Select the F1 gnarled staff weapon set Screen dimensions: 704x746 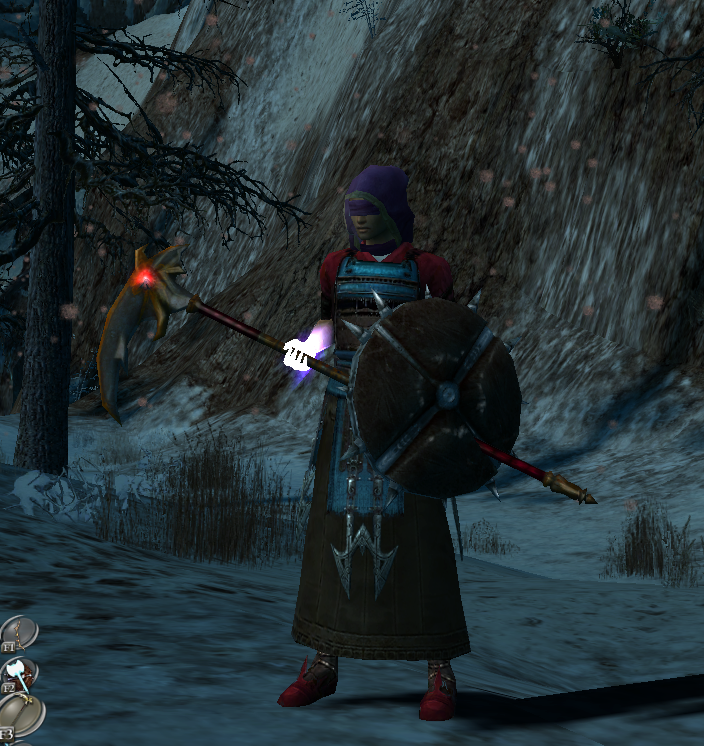[18, 632]
